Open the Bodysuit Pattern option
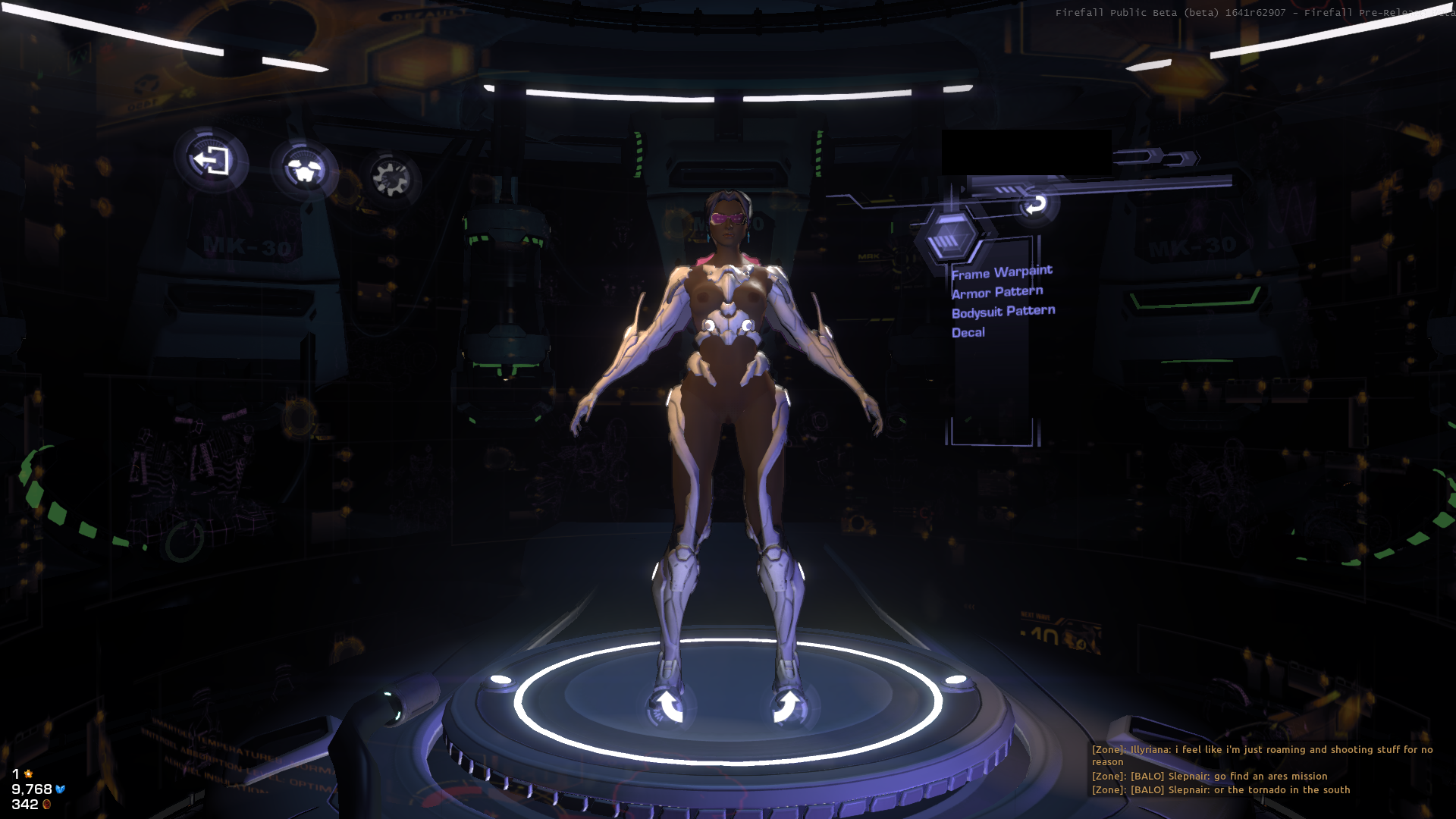 1003,312
